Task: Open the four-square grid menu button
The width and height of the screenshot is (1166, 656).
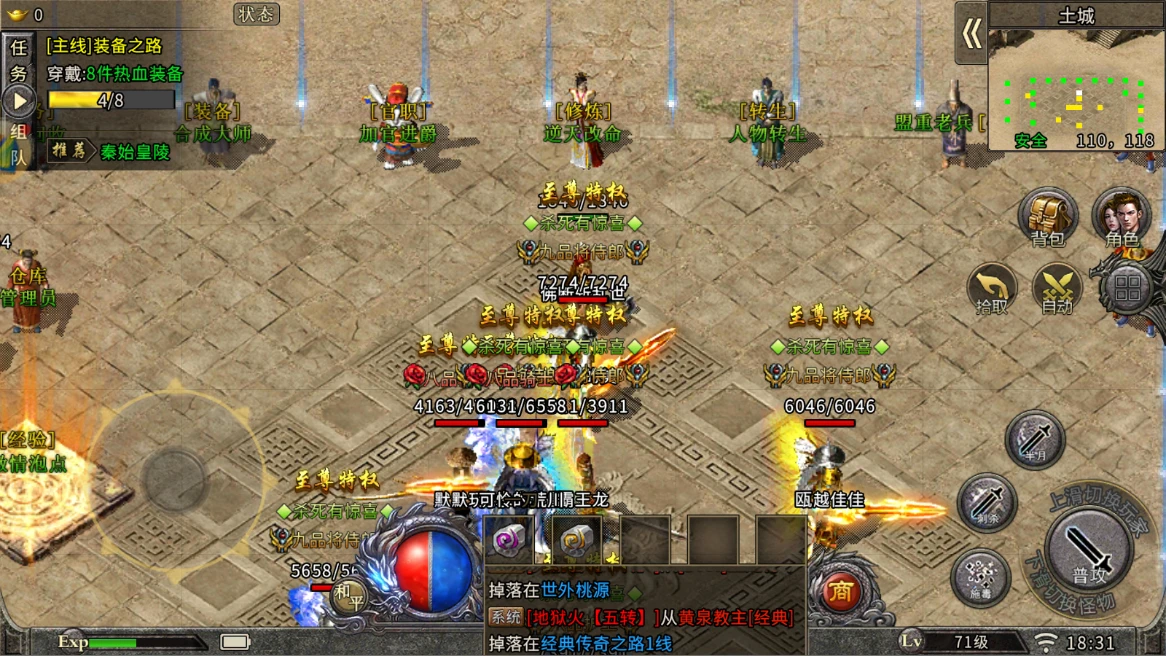Action: click(x=1128, y=291)
